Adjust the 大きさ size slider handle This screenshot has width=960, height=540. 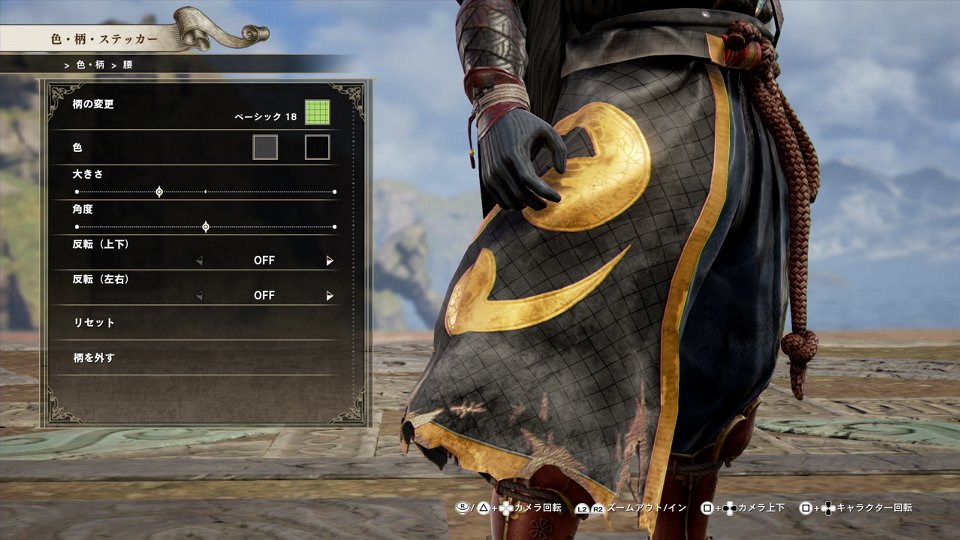[159, 191]
